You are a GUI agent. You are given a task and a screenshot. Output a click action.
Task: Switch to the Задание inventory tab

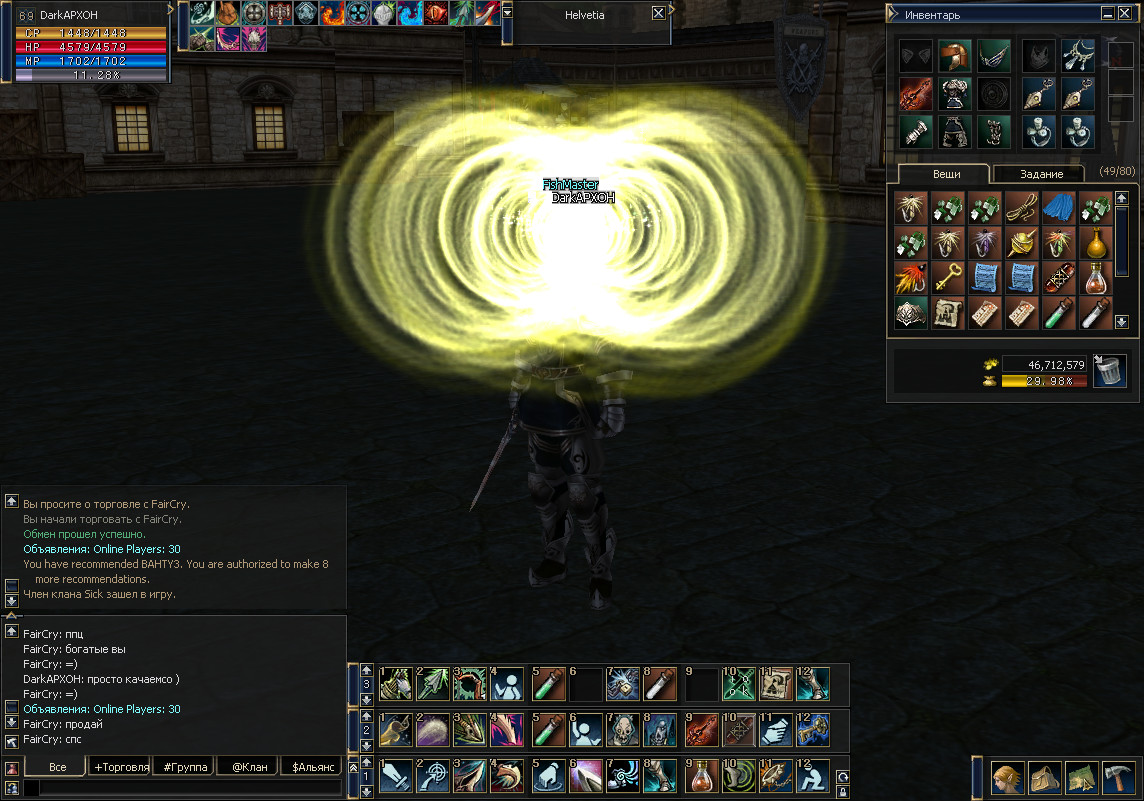point(1040,174)
